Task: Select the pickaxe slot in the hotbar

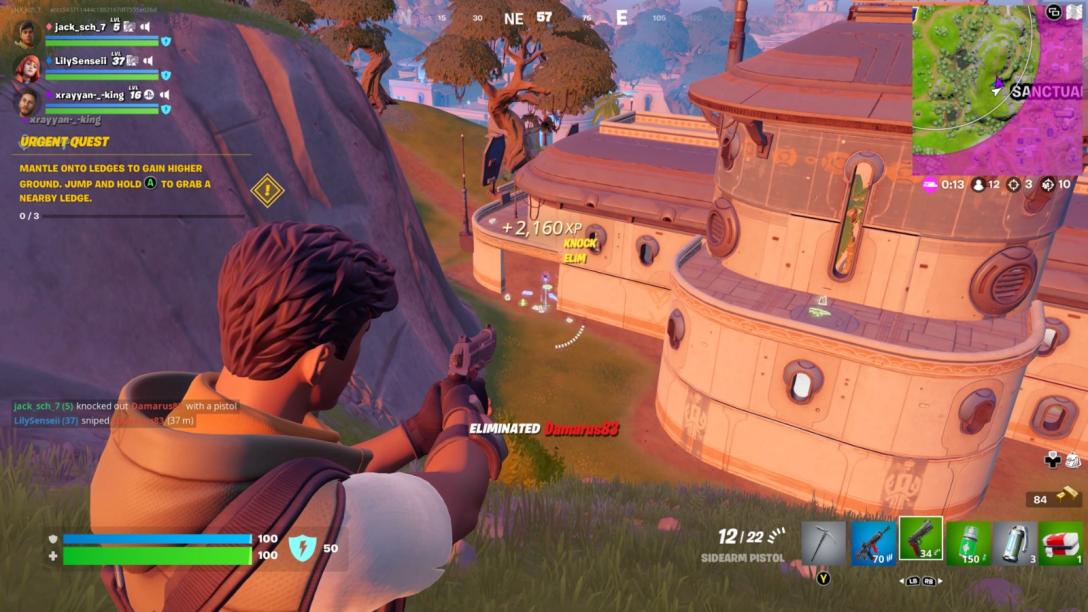Action: [x=823, y=543]
